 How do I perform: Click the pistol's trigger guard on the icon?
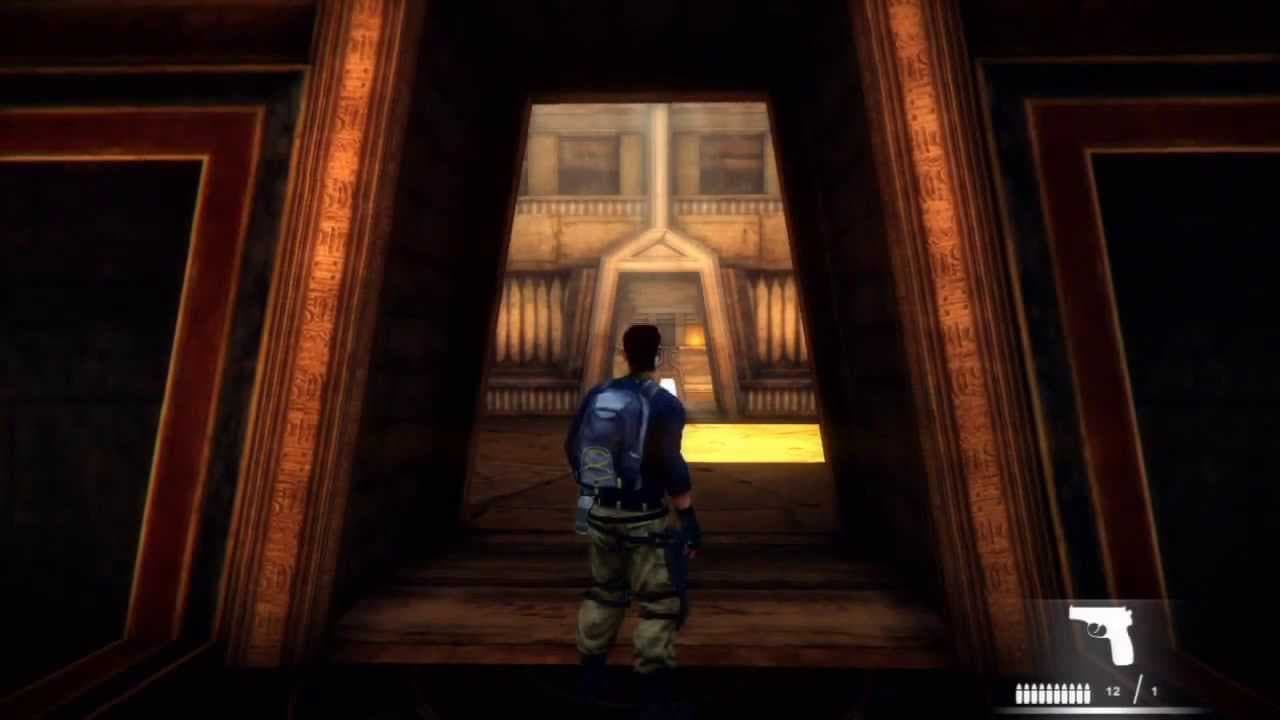click(x=1096, y=629)
